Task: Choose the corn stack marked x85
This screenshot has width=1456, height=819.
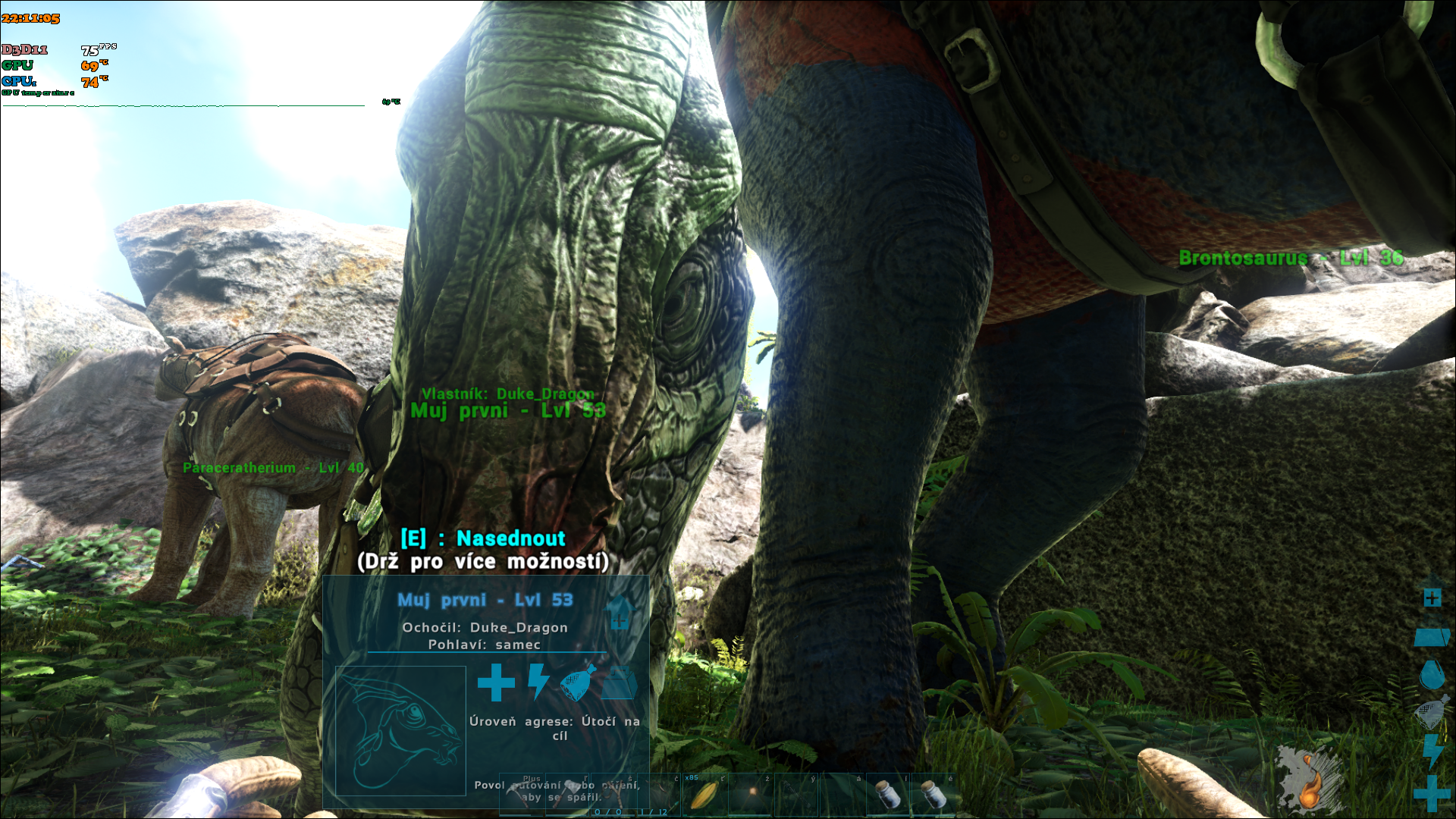Action: (x=704, y=794)
